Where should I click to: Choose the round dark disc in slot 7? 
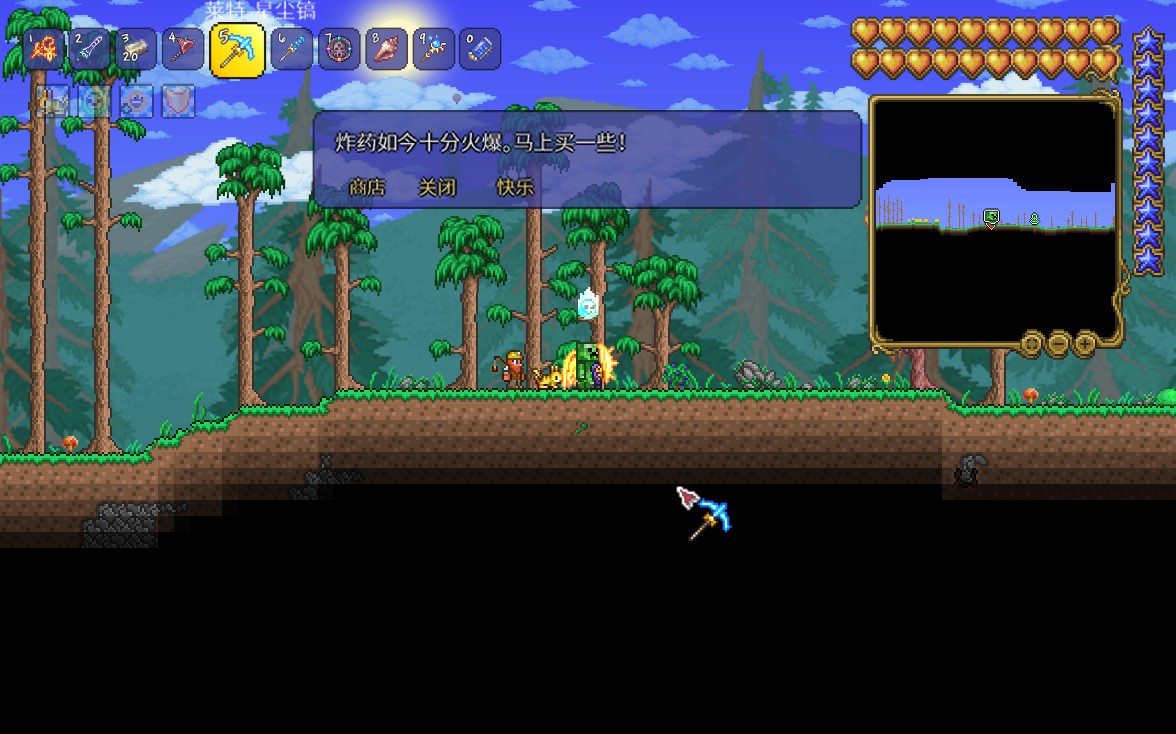pyautogui.click(x=338, y=50)
